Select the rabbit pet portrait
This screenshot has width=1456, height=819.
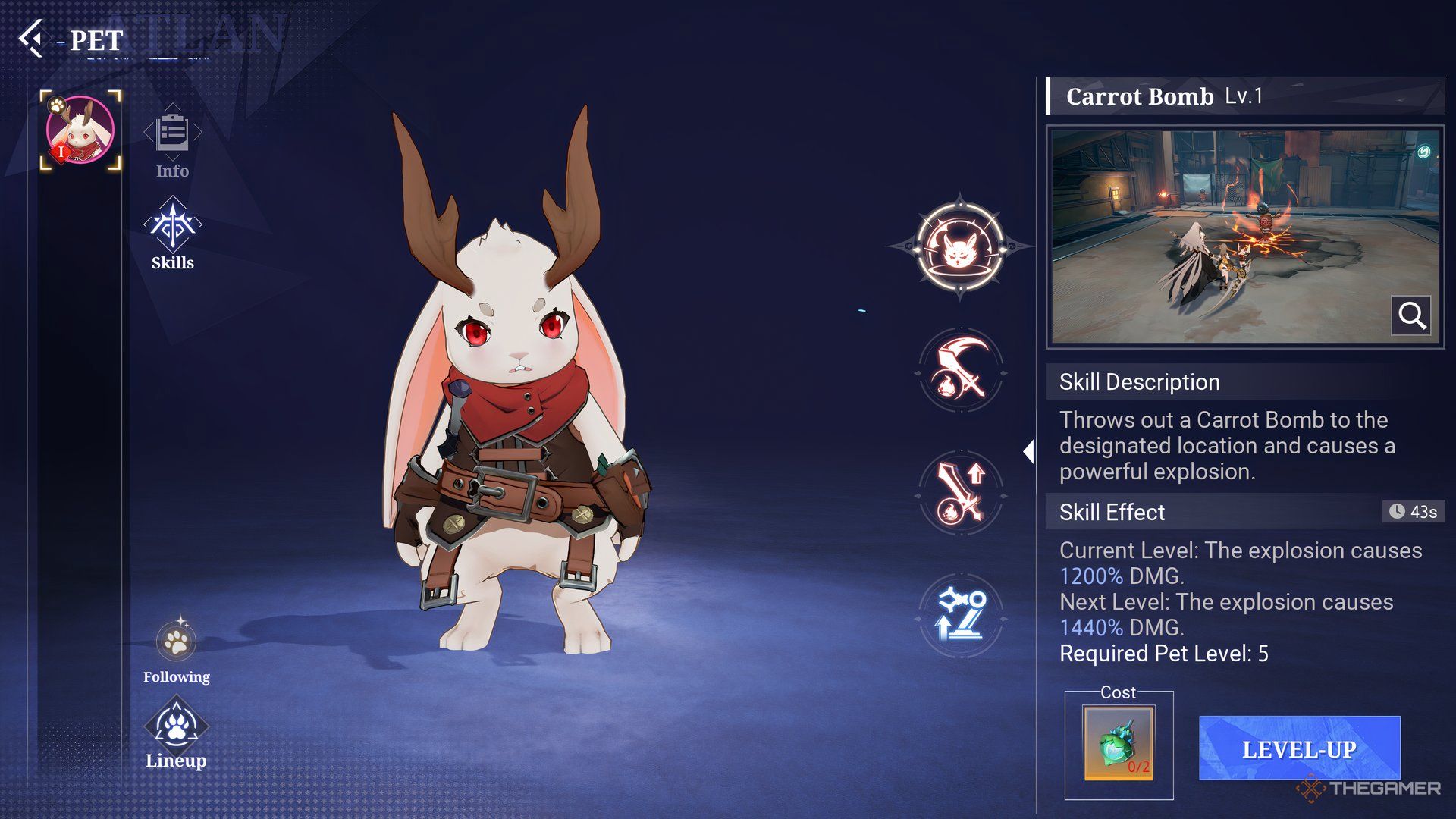click(x=80, y=130)
